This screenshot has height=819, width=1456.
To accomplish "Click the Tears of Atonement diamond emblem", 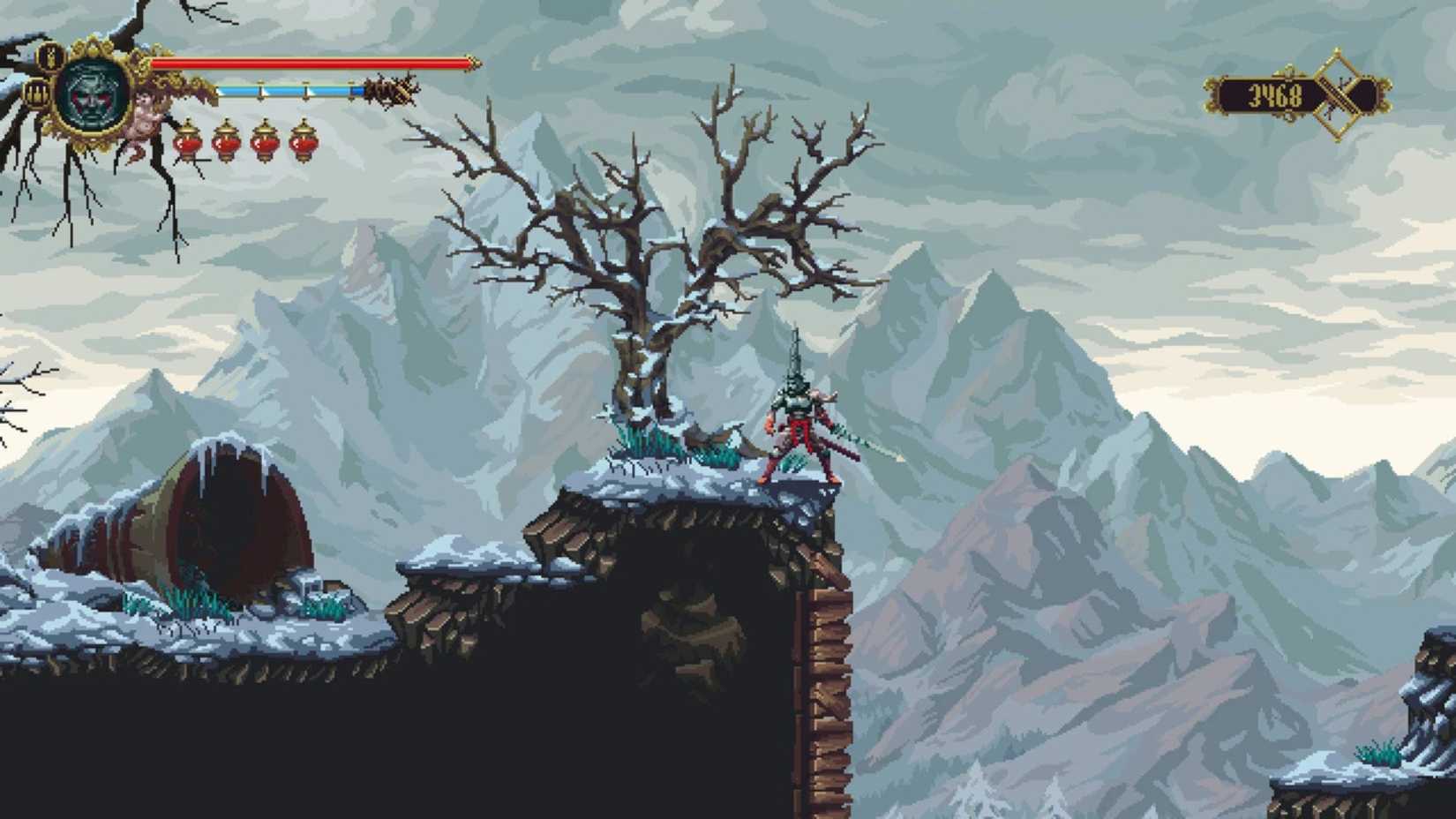I will coord(1338,92).
